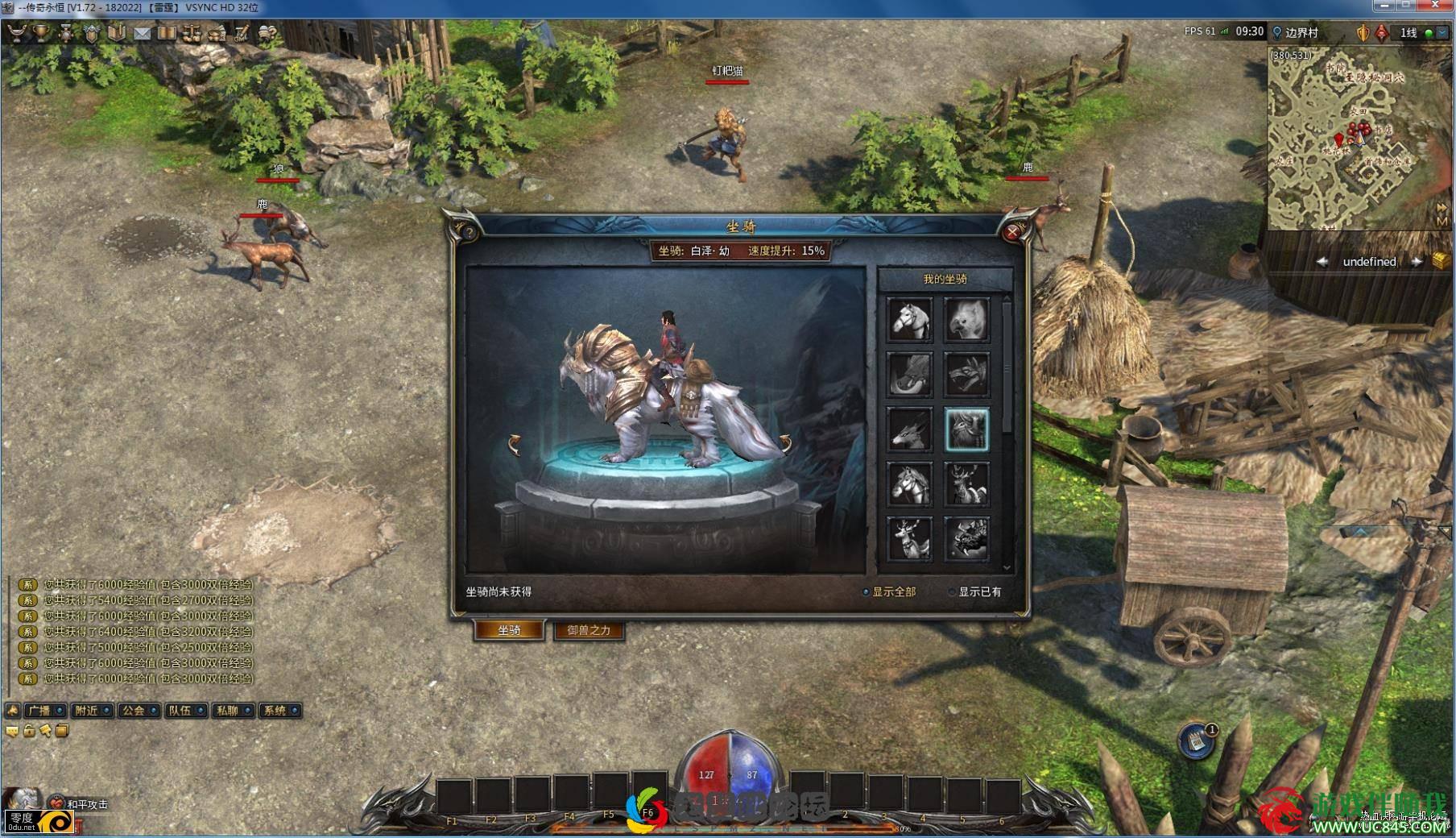
Task: Close the 坐骑 mount window
Action: 1012,232
